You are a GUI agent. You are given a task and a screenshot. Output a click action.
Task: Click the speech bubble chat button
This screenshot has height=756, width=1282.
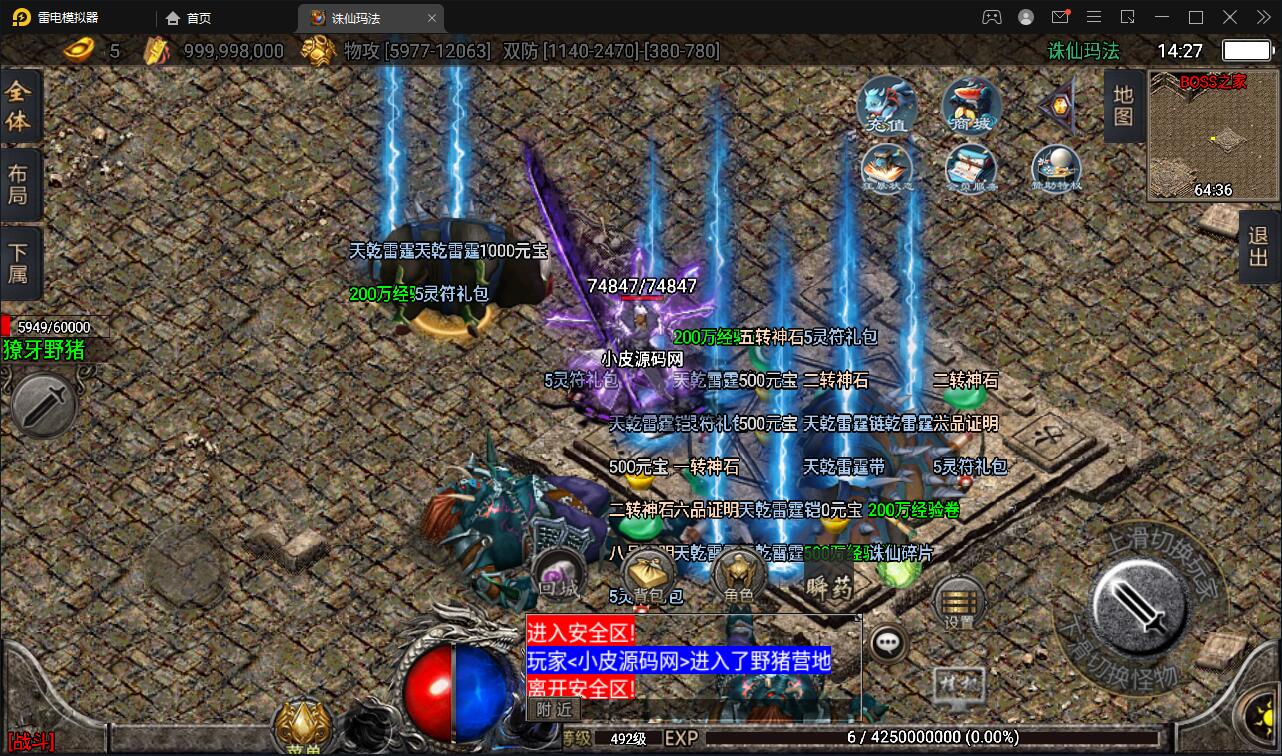pos(888,643)
